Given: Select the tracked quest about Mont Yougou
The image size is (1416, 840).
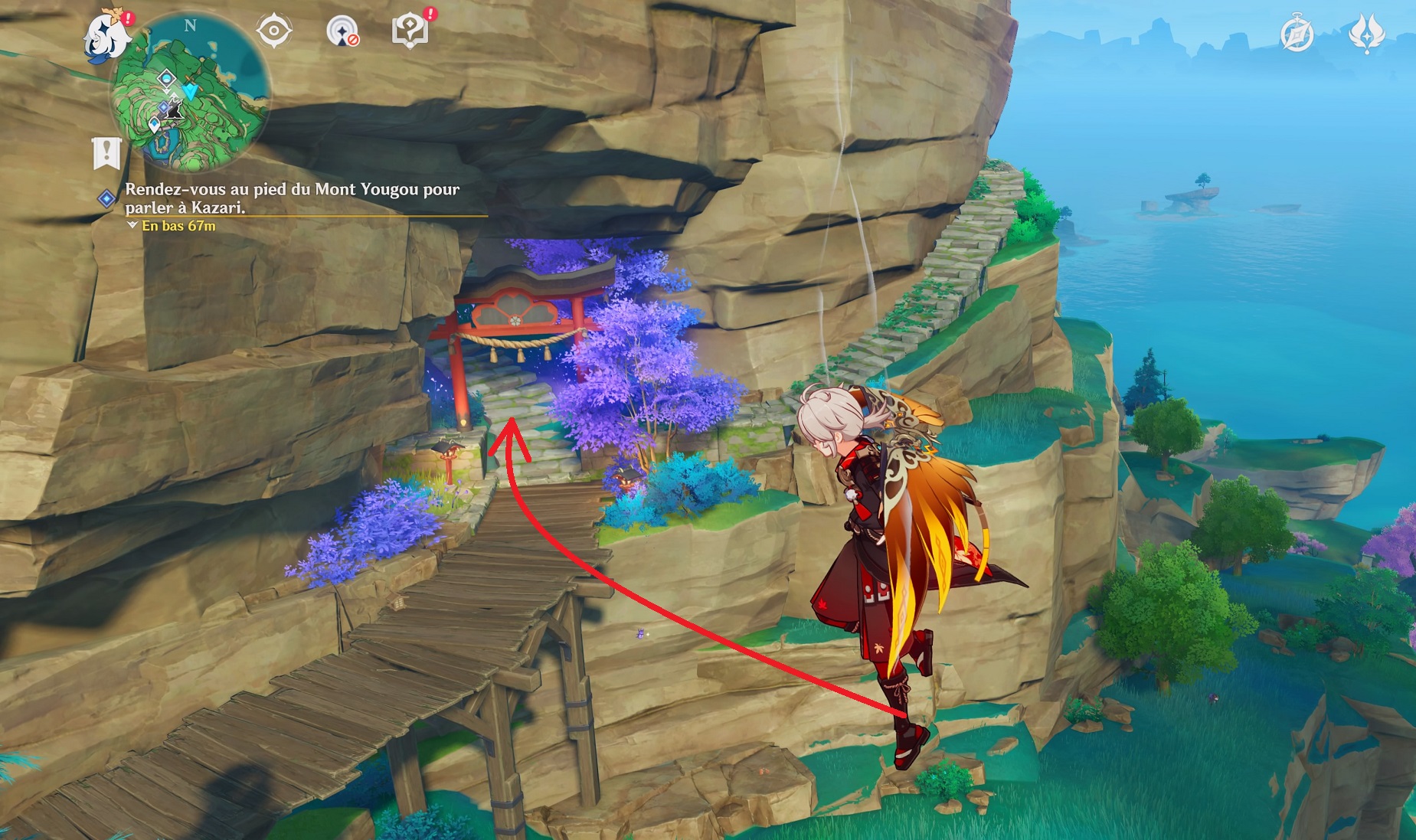Looking at the screenshot, I should [x=291, y=198].
